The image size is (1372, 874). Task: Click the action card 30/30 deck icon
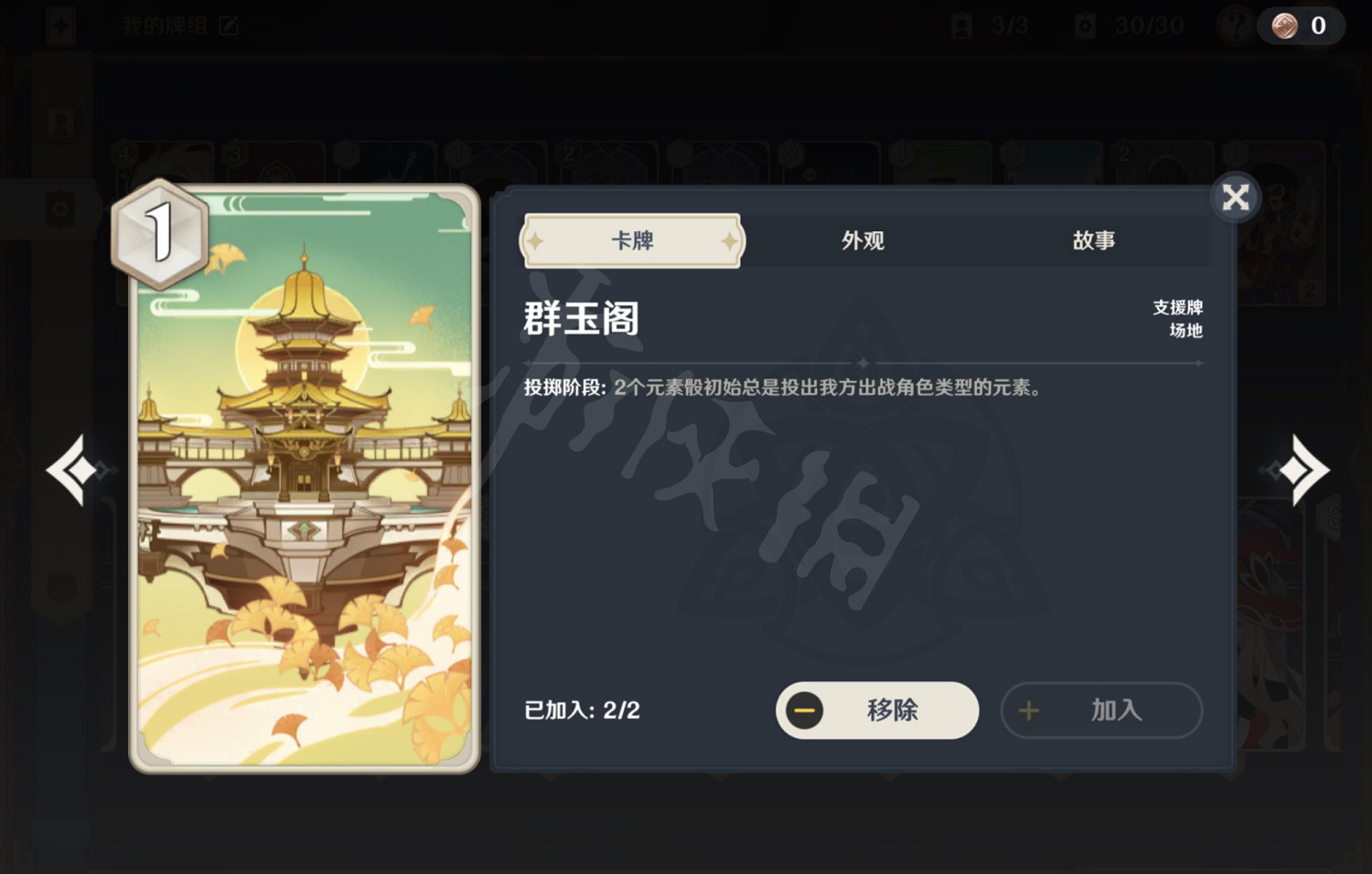click(1084, 26)
